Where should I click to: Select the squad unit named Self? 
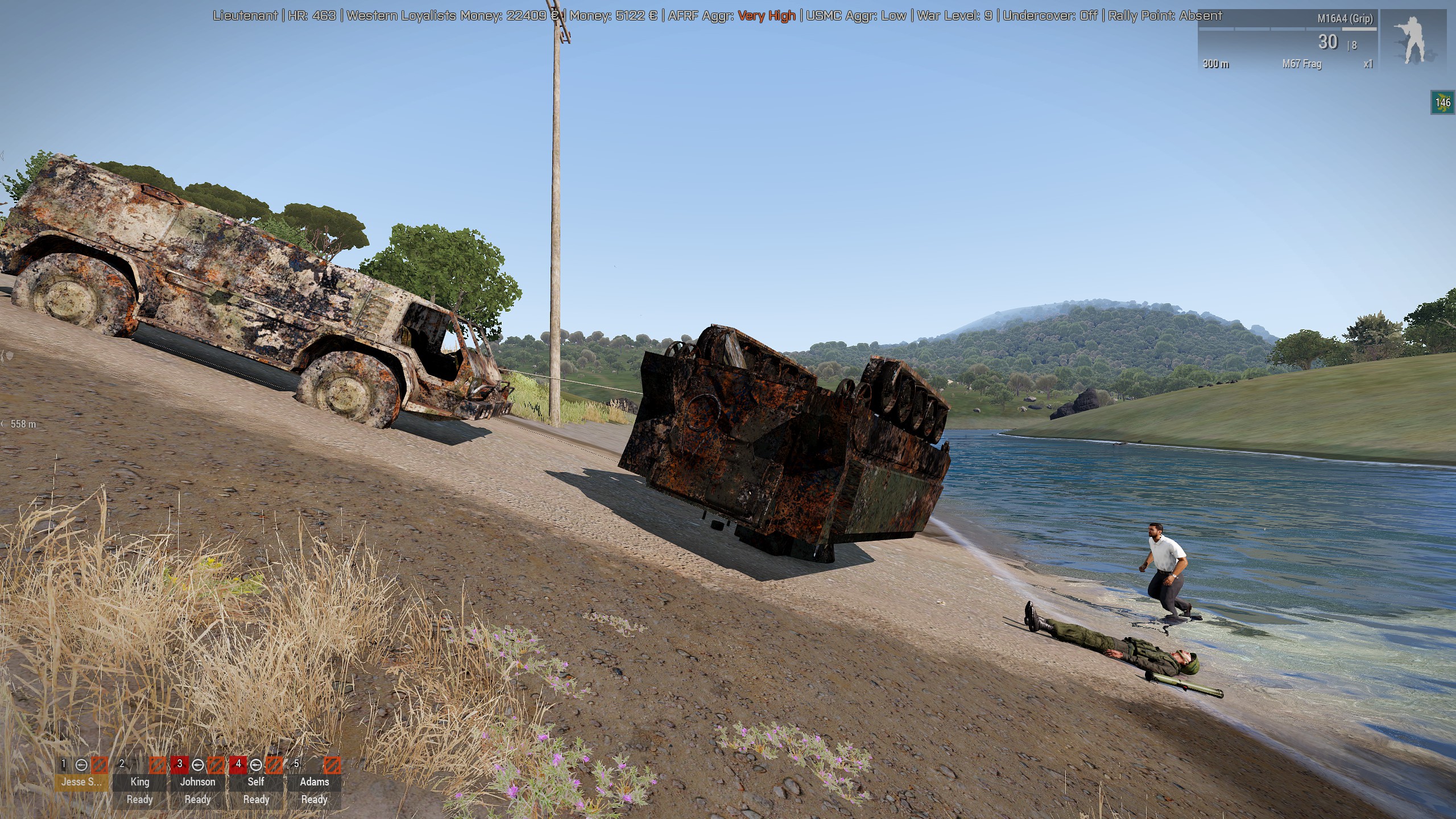[x=256, y=781]
